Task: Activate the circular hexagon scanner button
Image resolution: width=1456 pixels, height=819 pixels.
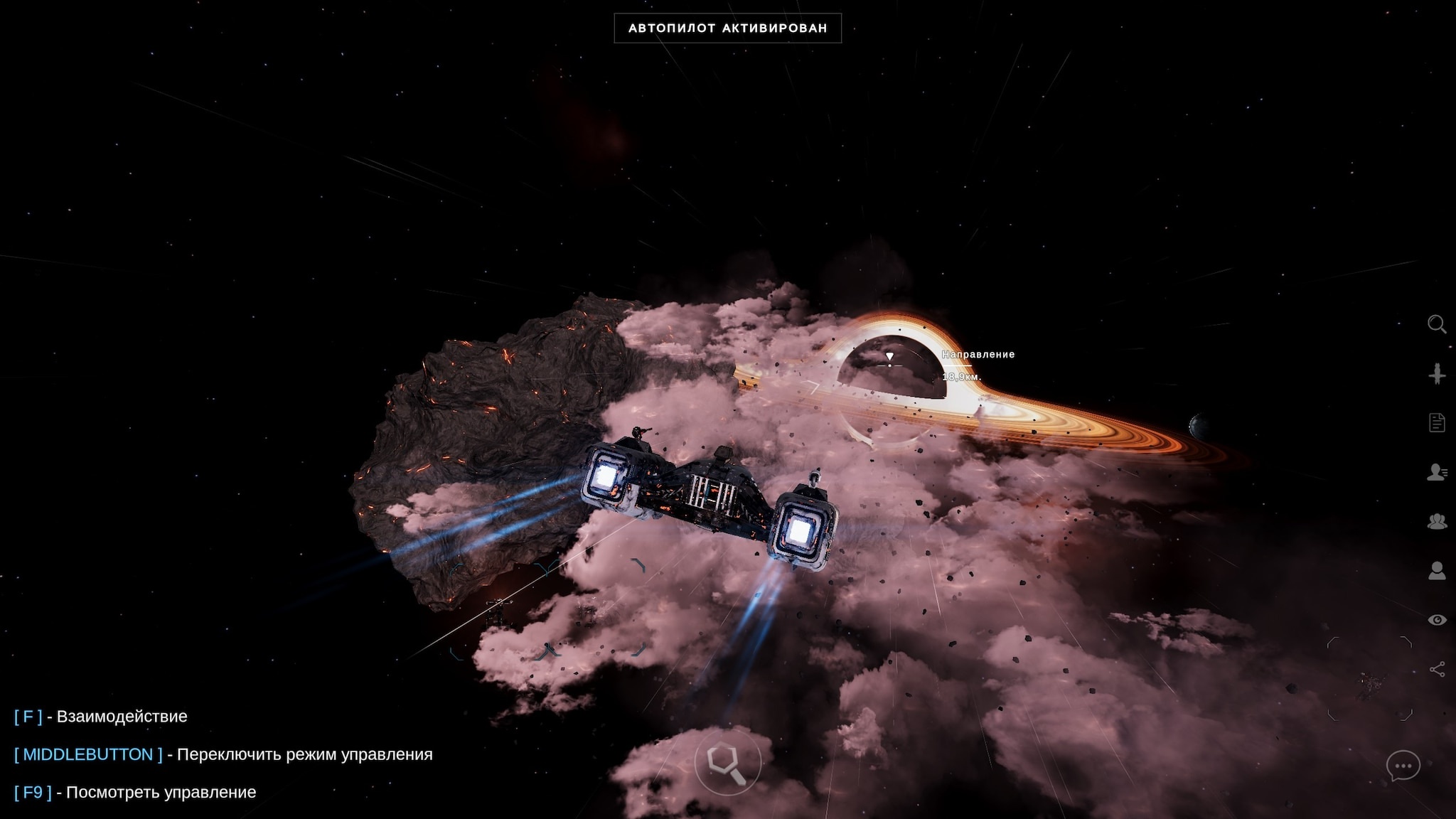Action: (727, 763)
